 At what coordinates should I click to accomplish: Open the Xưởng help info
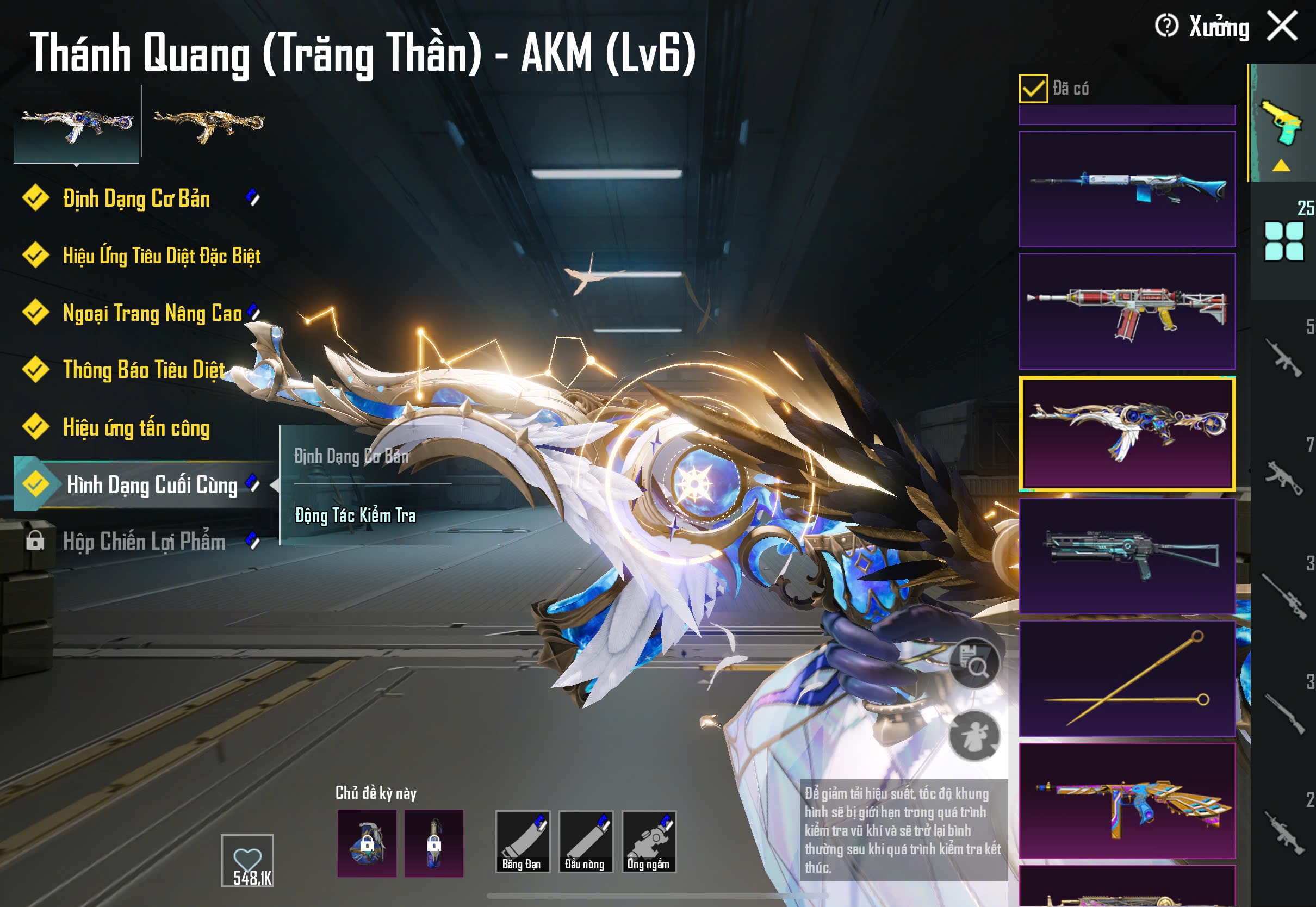click(x=1166, y=26)
